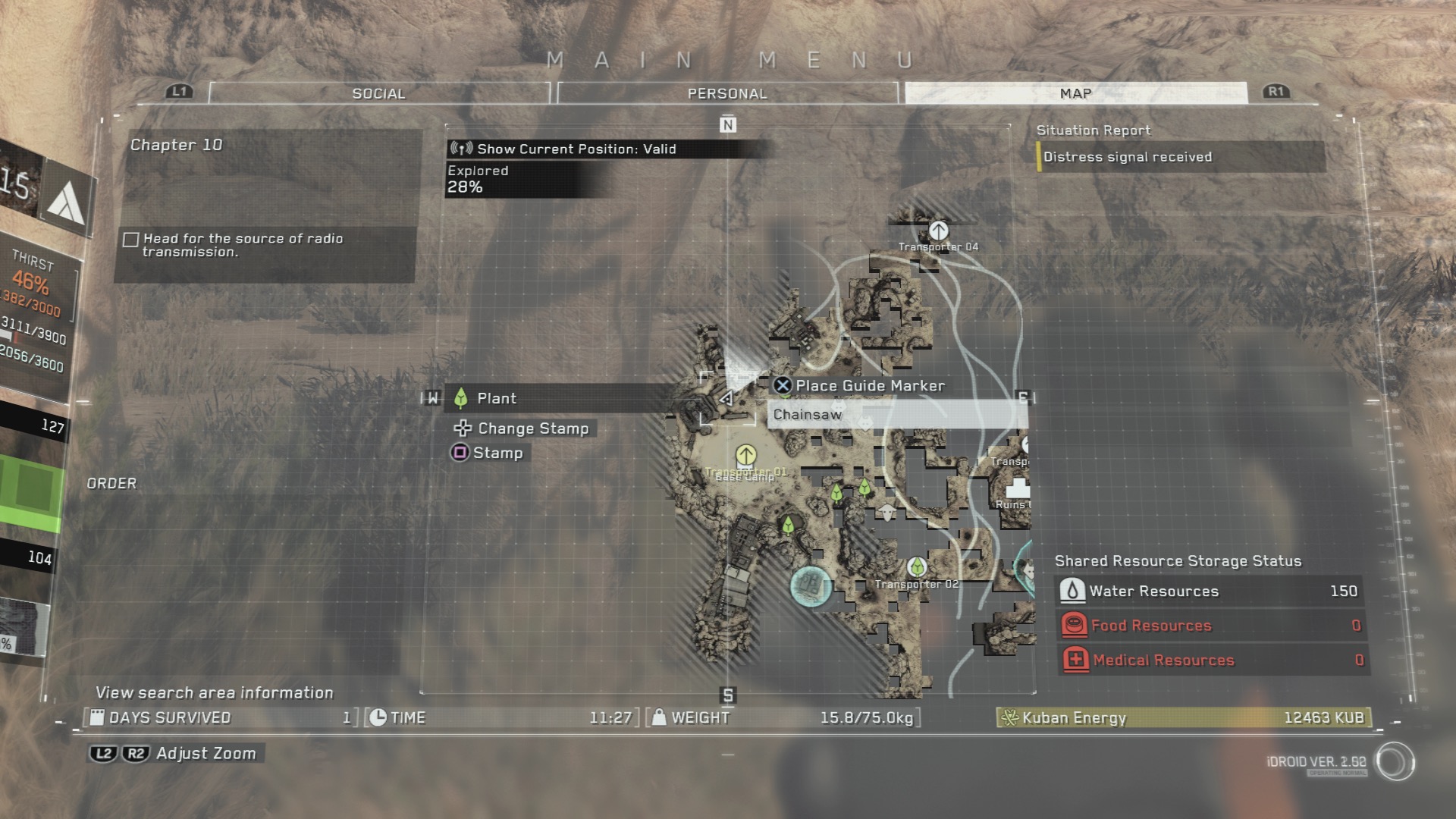
Task: Select the Kuban Energy bar
Action: (x=1183, y=717)
